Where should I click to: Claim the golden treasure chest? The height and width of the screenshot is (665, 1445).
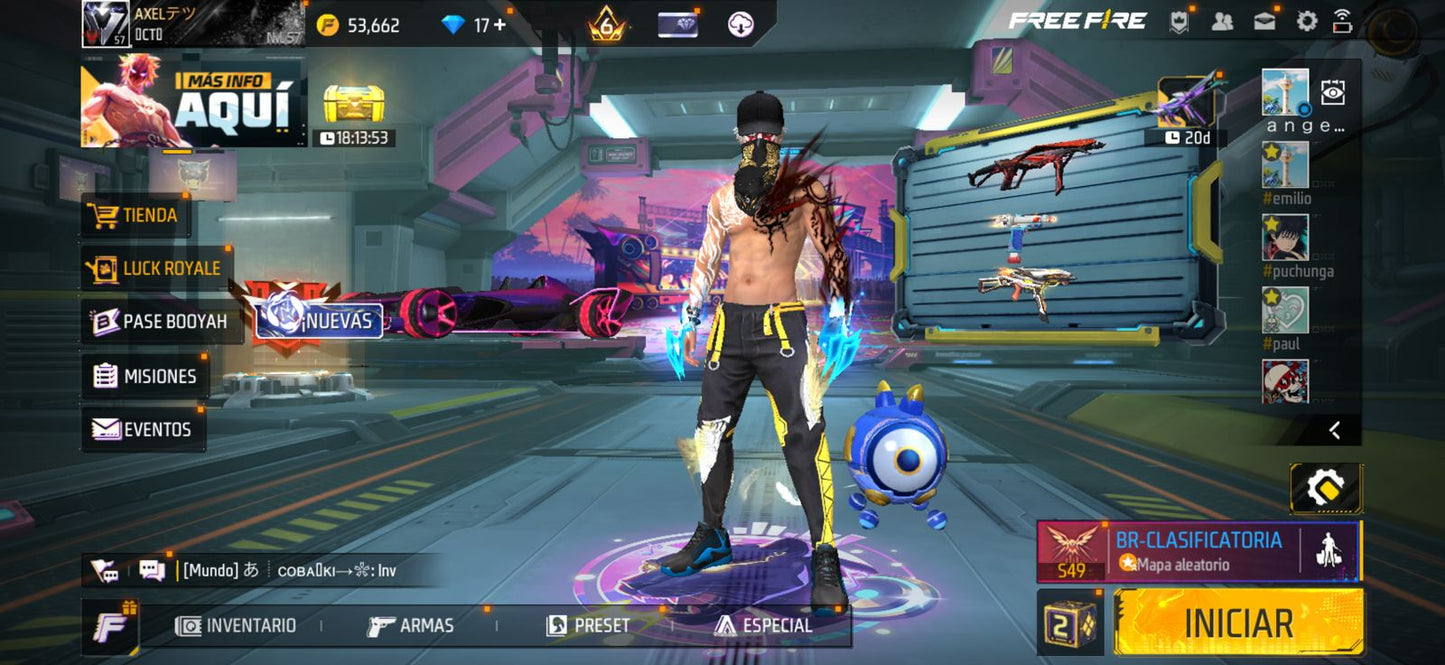click(x=354, y=104)
